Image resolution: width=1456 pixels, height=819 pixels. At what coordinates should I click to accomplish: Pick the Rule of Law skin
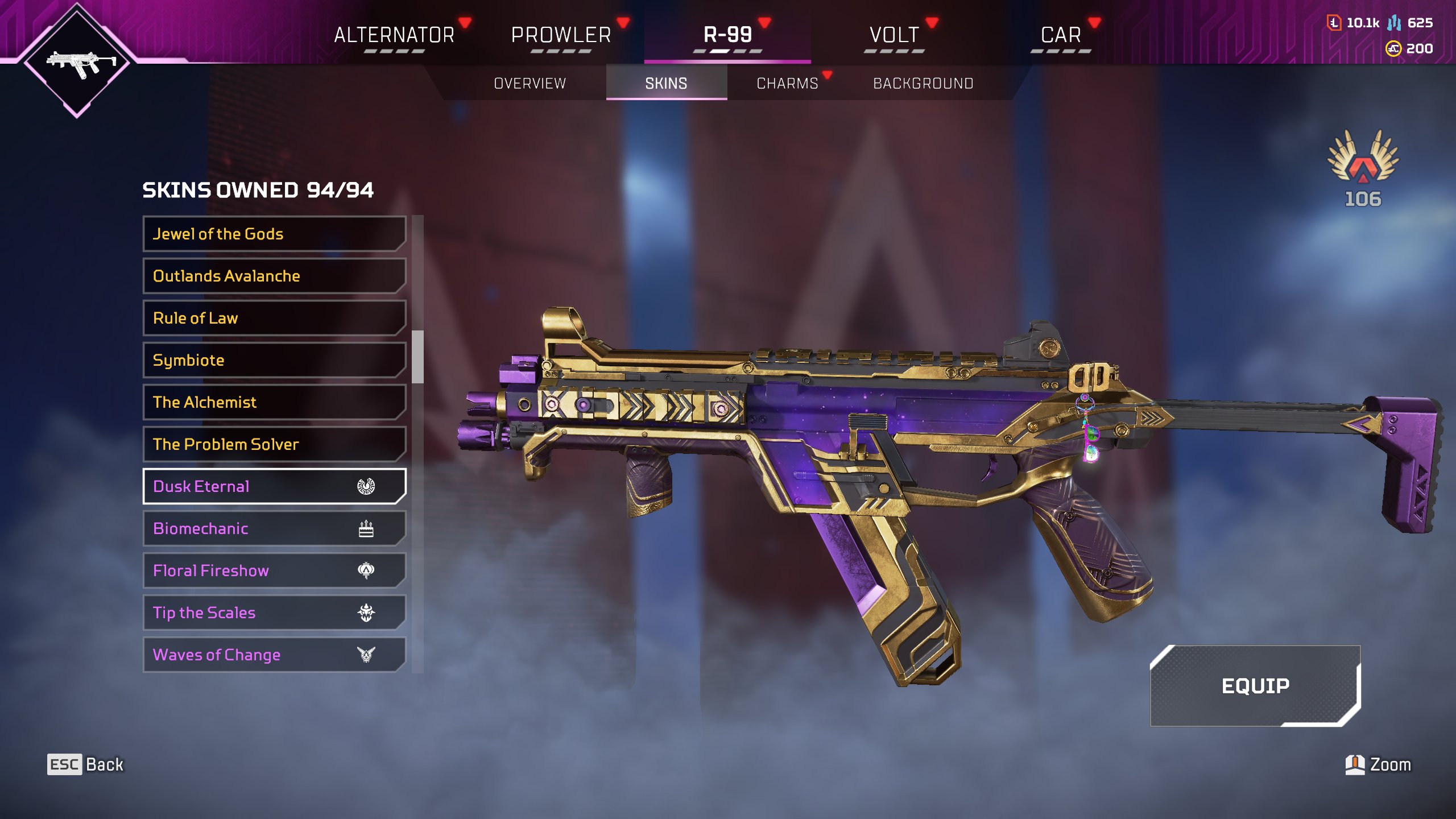tap(274, 318)
